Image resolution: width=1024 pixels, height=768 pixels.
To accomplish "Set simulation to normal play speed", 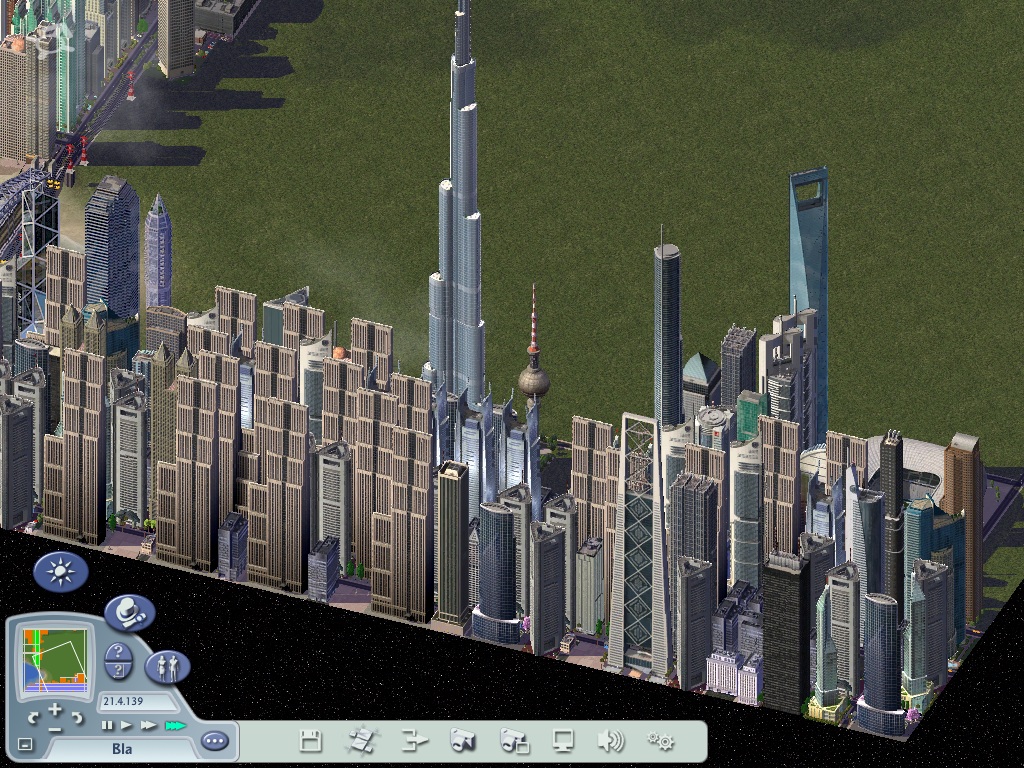I will pyautogui.click(x=127, y=725).
